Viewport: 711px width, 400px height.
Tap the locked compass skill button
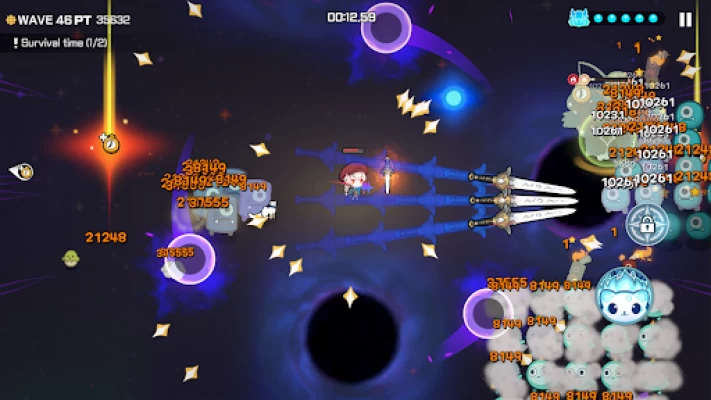pyautogui.click(x=646, y=224)
